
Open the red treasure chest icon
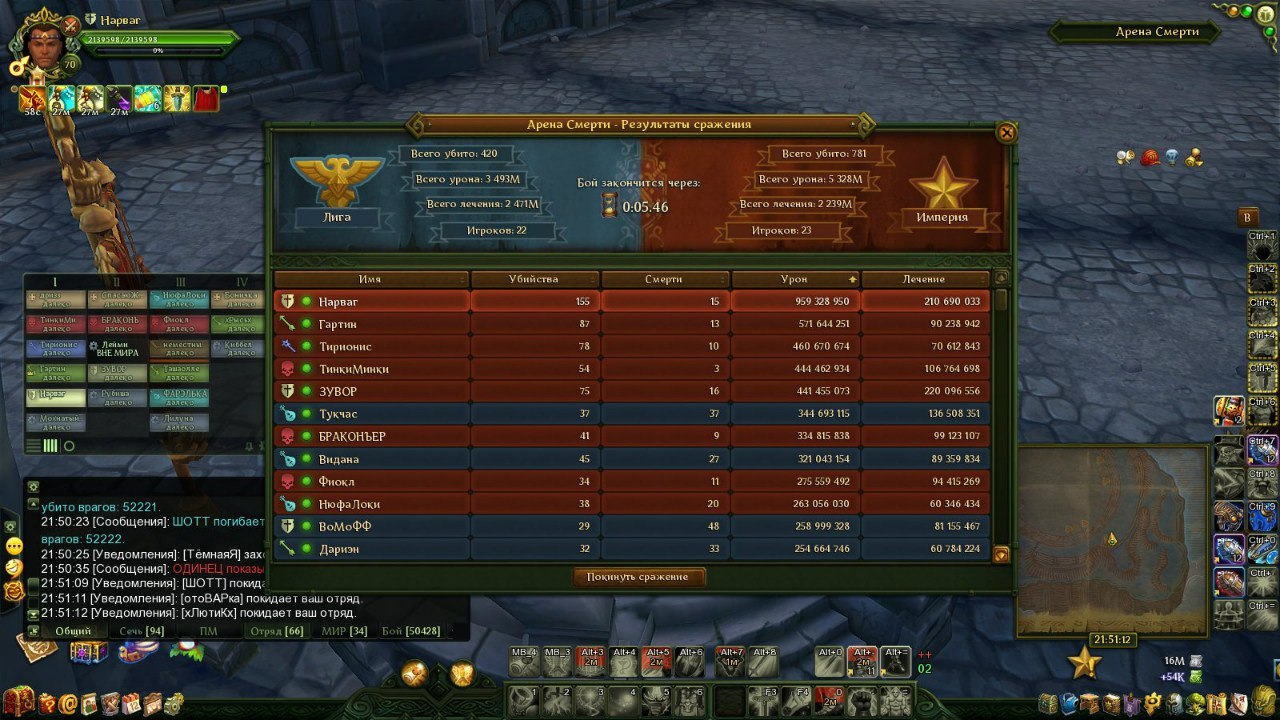(x=17, y=702)
